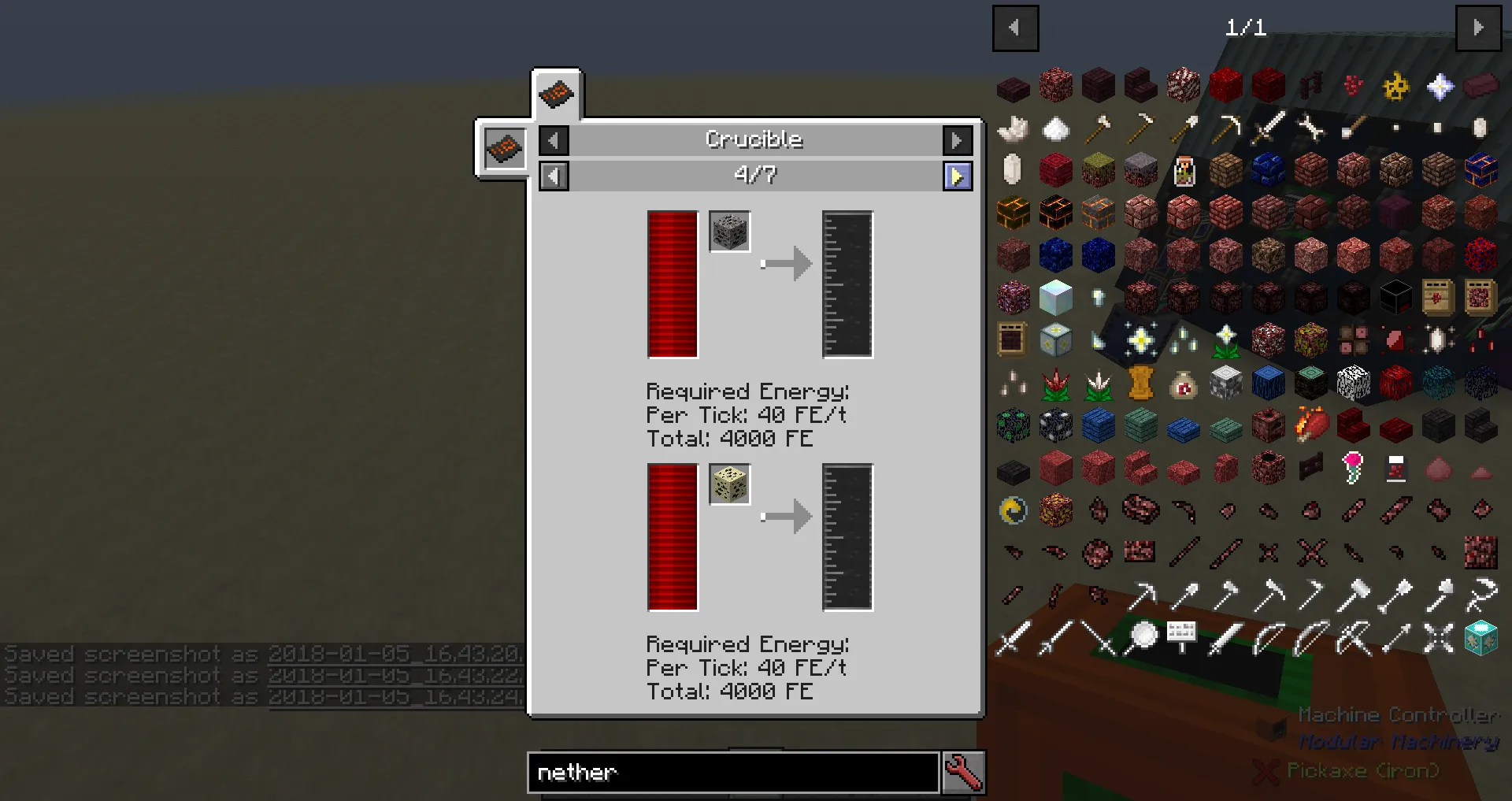1512x801 pixels.
Task: Go to the next item list page with the right arrow
Action: pyautogui.click(x=1480, y=28)
